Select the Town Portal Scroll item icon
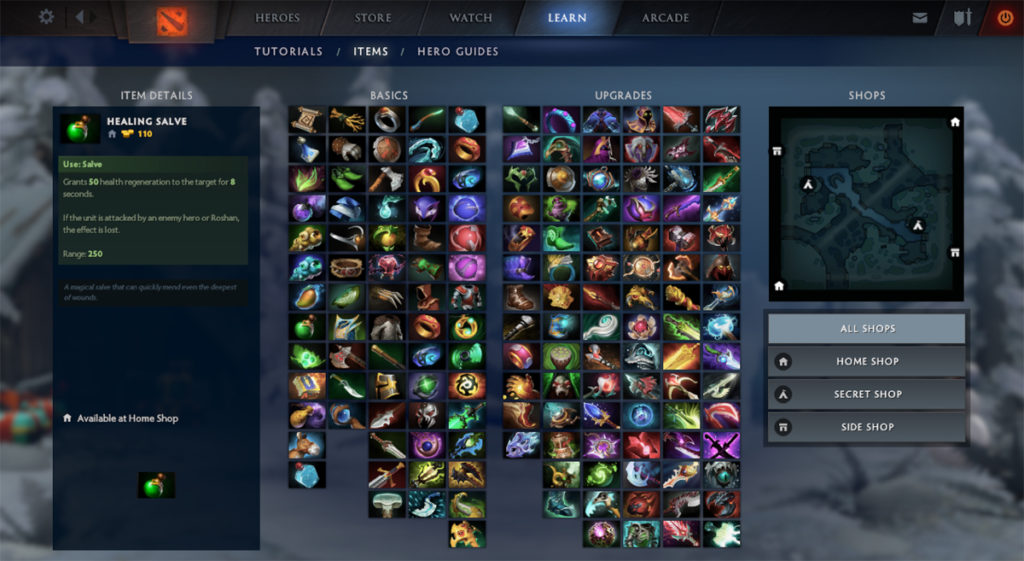The width and height of the screenshot is (1024, 561). click(306, 120)
